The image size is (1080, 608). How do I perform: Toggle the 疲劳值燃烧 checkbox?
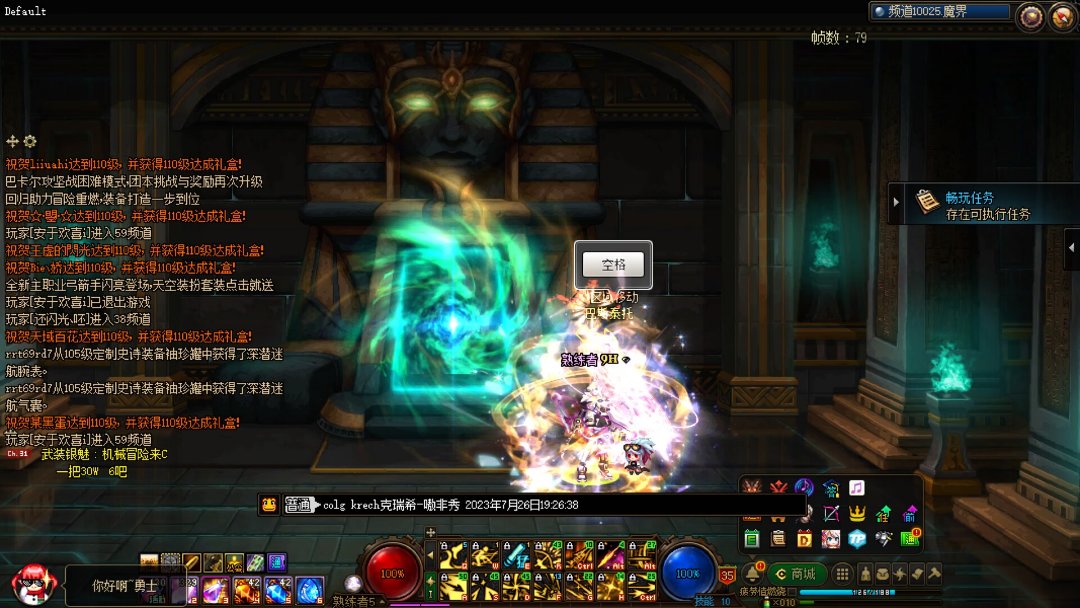pyautogui.click(x=791, y=592)
